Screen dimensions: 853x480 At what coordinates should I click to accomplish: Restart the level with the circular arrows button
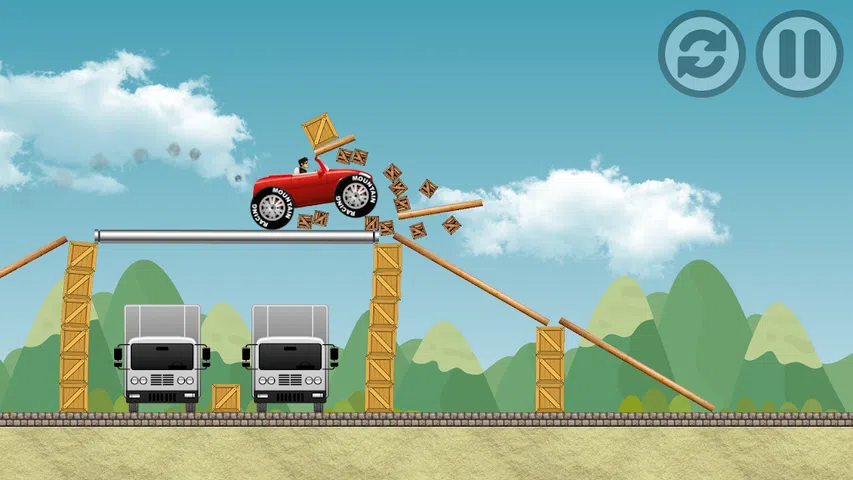[x=702, y=54]
